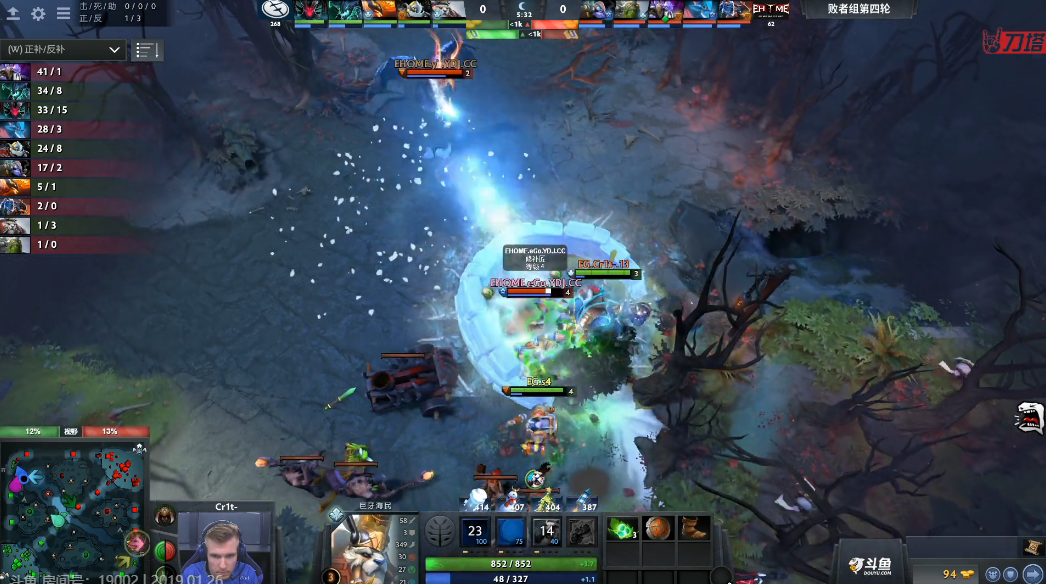1046x584 pixels.
Task: Select the hero row showing 33 / 15
Action: click(x=60, y=110)
